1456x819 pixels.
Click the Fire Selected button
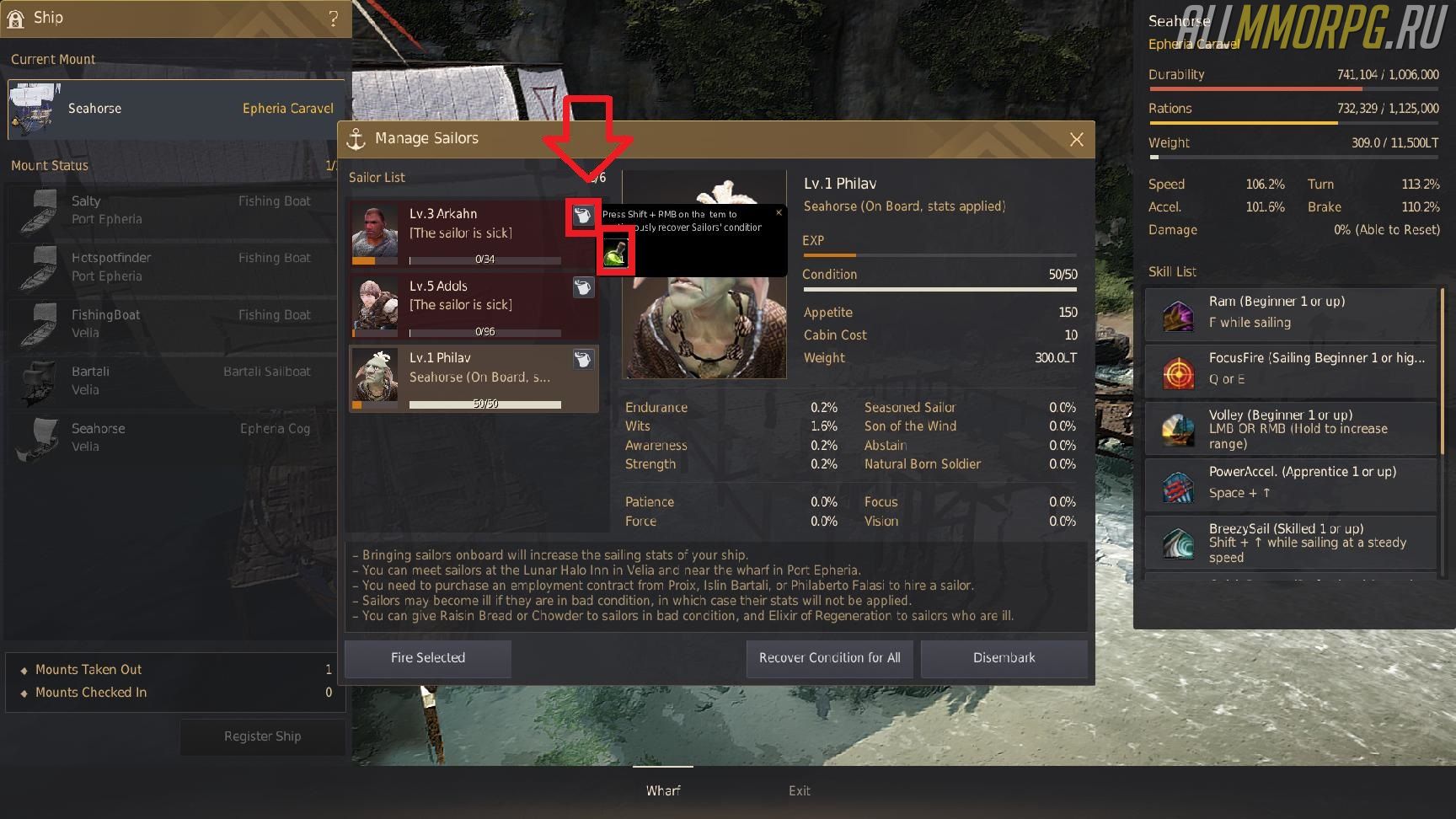[x=427, y=658]
